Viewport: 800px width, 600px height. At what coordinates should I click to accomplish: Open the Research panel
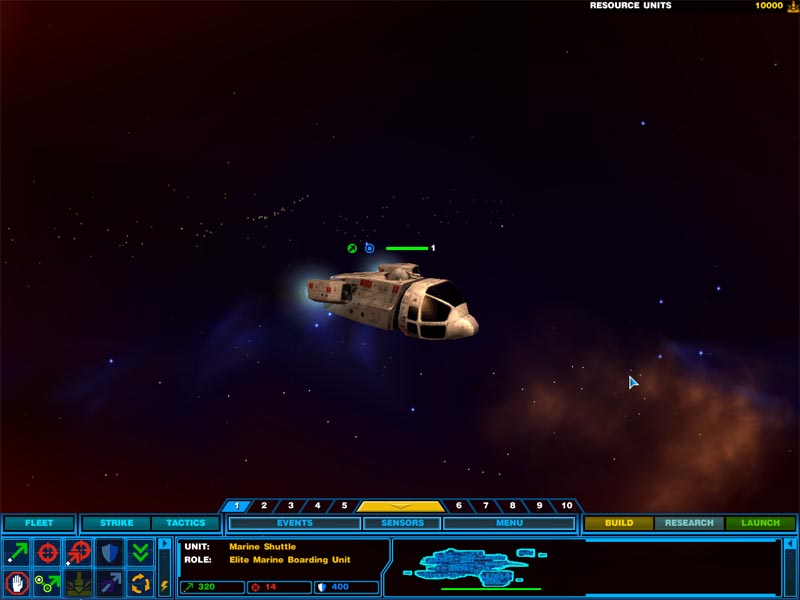click(x=689, y=523)
